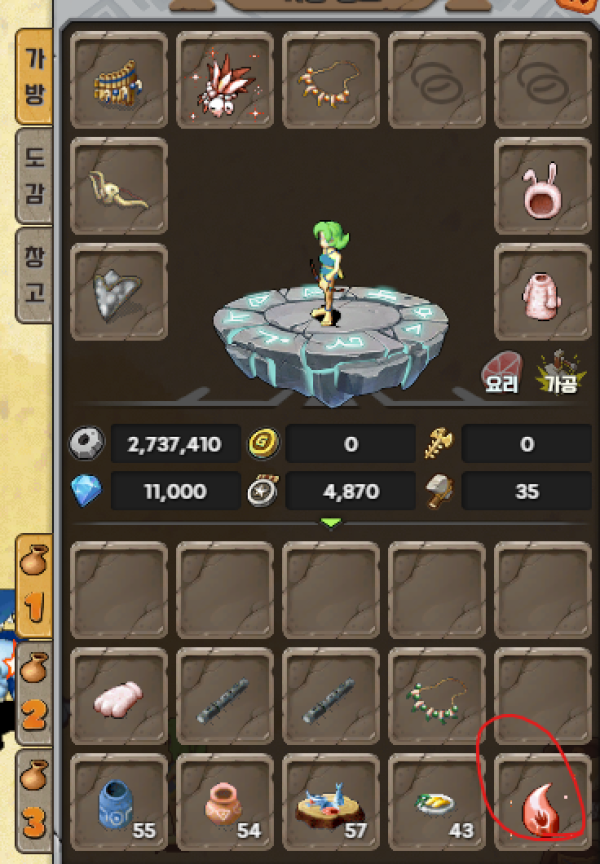Click the equipped stone arrowhead slot
Screen dimensions: 600x864
pyautogui.click(x=120, y=292)
